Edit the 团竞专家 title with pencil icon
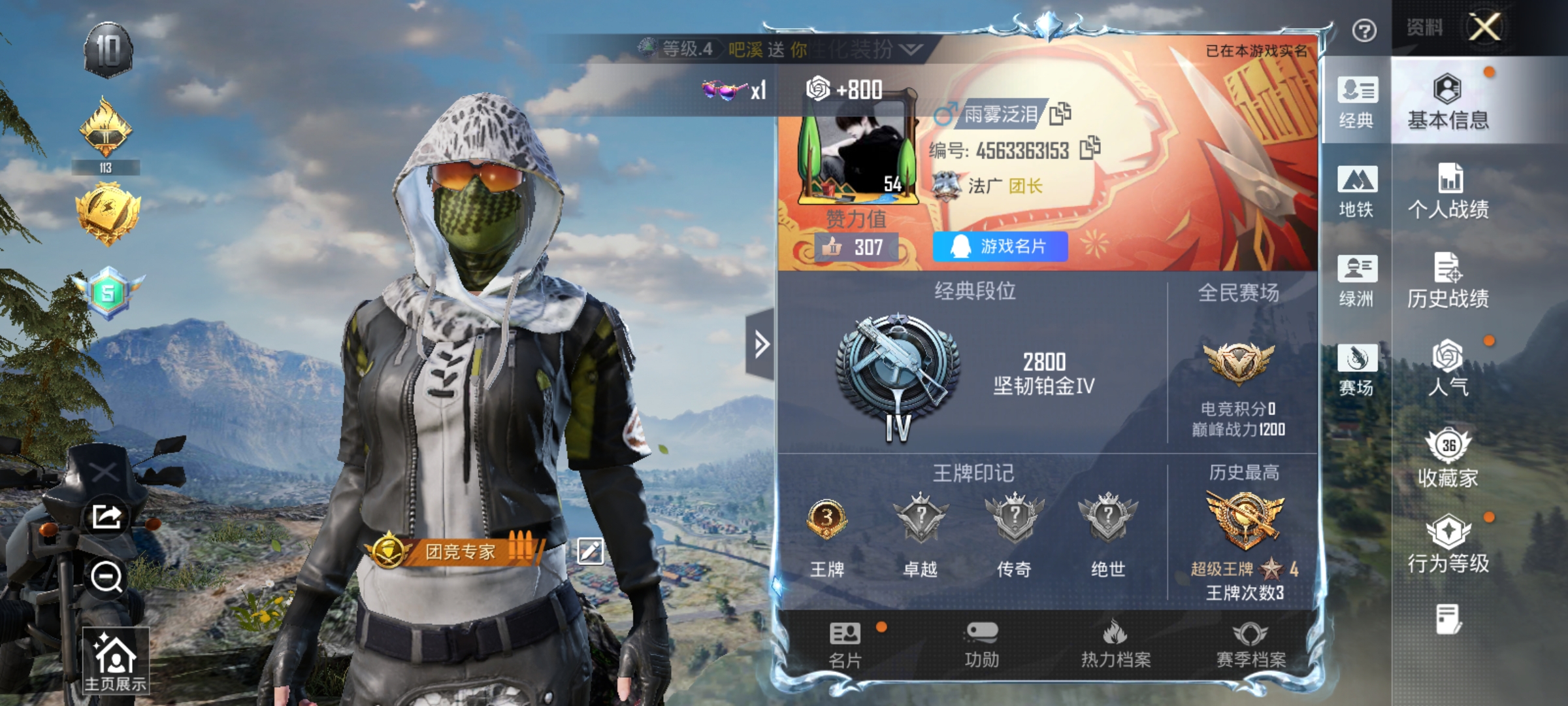Image resolution: width=1568 pixels, height=706 pixels. [590, 551]
